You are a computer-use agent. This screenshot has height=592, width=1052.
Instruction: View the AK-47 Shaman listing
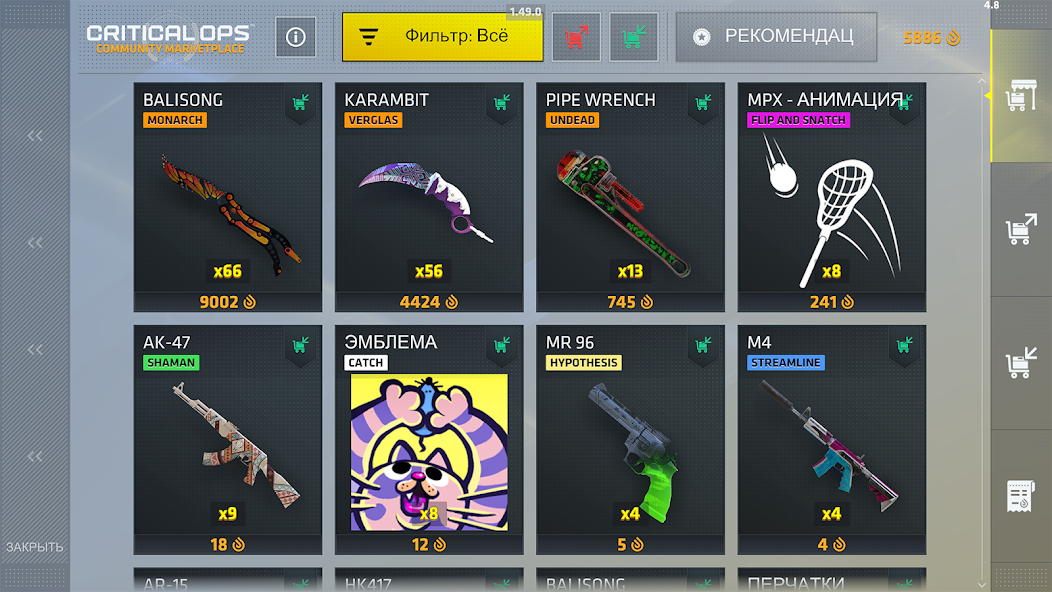[x=228, y=440]
